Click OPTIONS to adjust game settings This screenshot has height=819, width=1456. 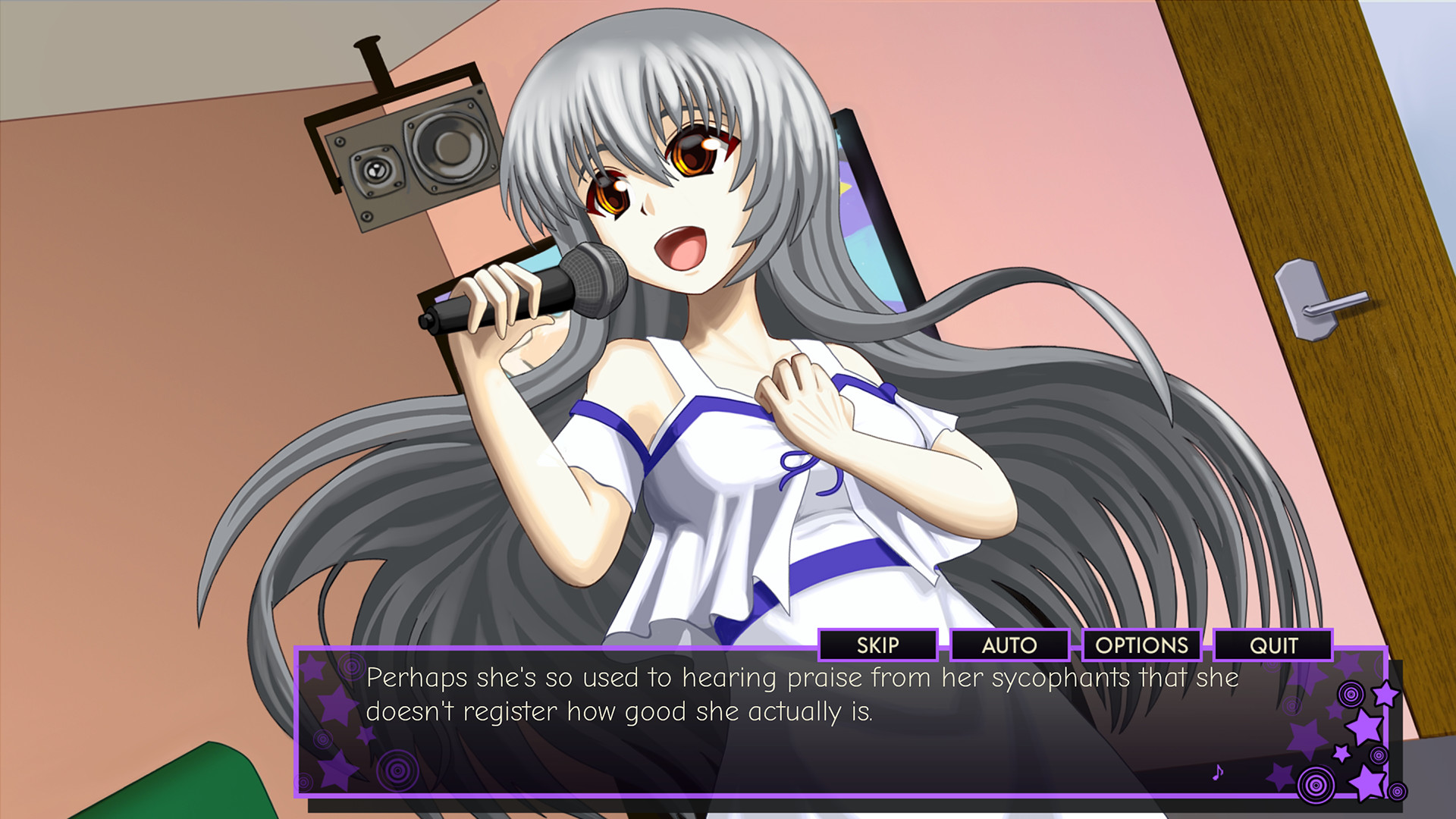tap(1141, 646)
